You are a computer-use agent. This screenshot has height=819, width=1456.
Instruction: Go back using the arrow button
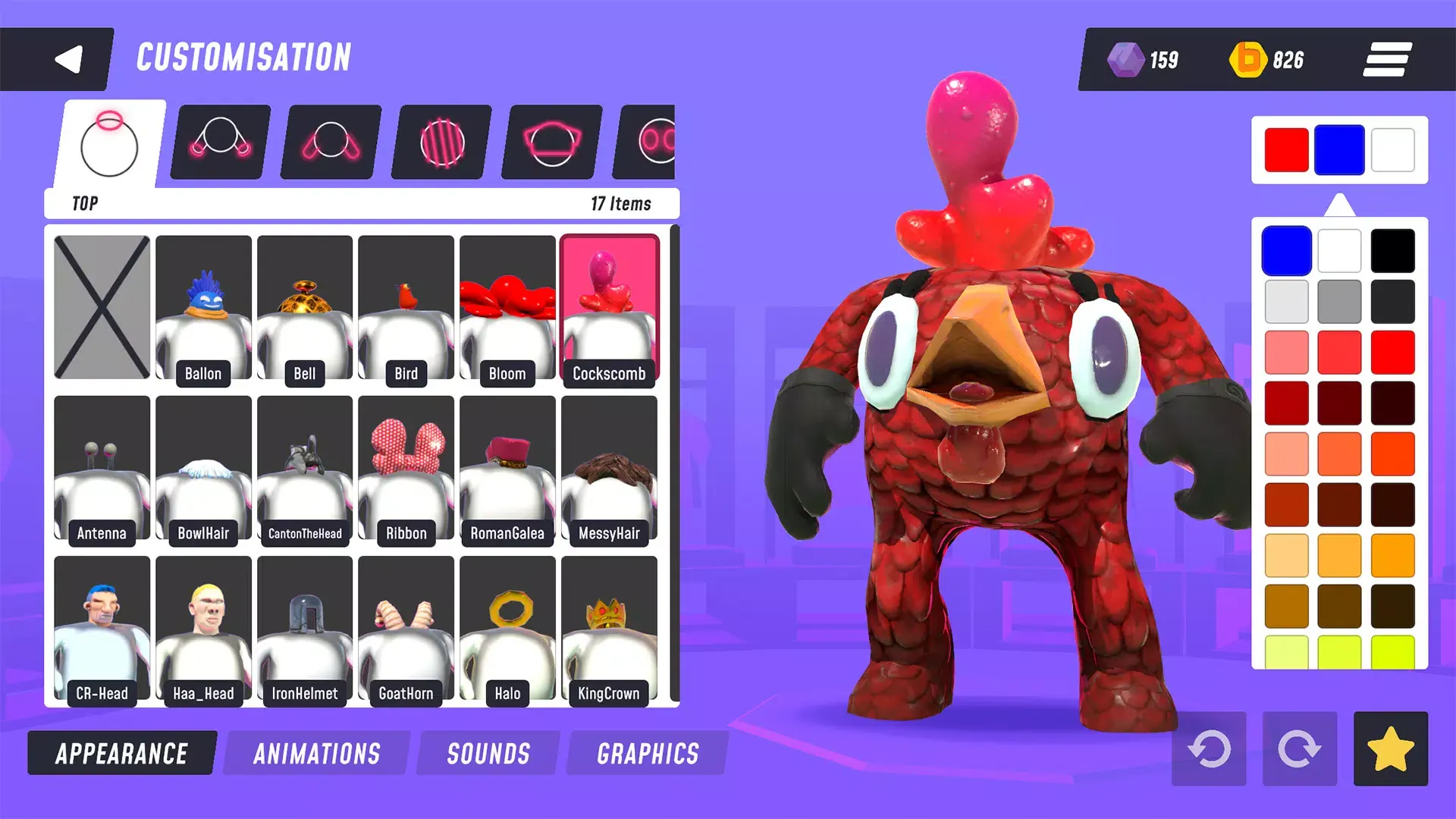68,59
